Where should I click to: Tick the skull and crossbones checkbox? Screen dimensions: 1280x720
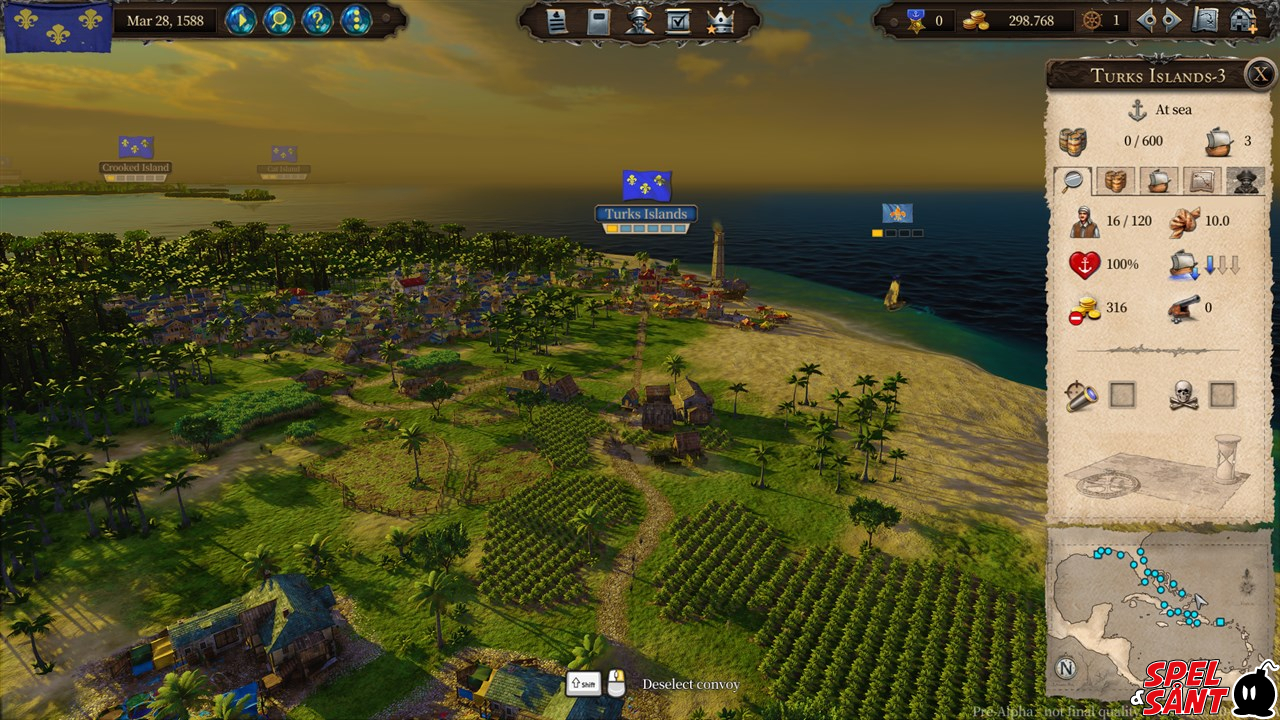(x=1222, y=395)
